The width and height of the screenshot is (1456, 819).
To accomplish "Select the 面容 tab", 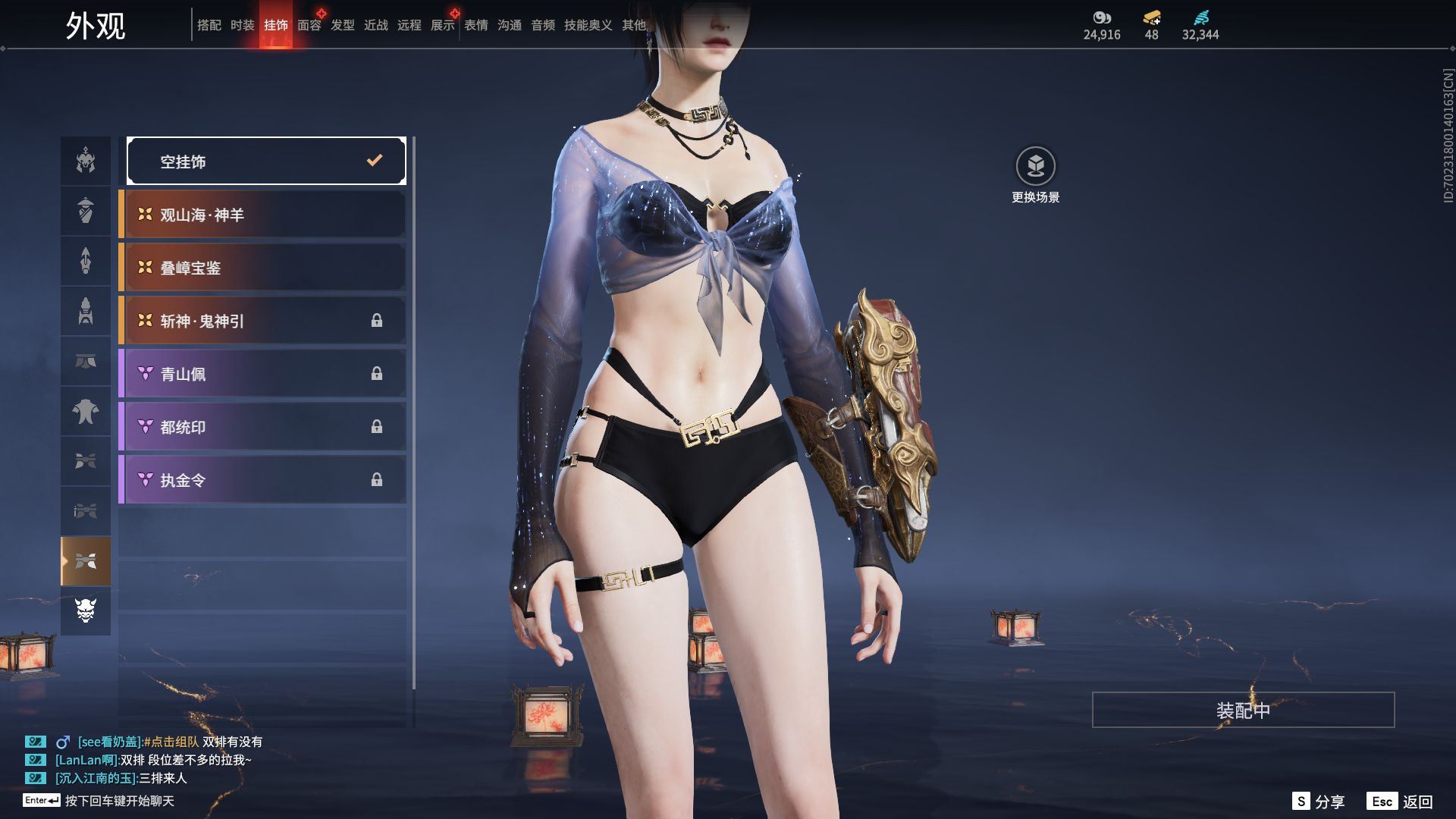I will coord(309,25).
